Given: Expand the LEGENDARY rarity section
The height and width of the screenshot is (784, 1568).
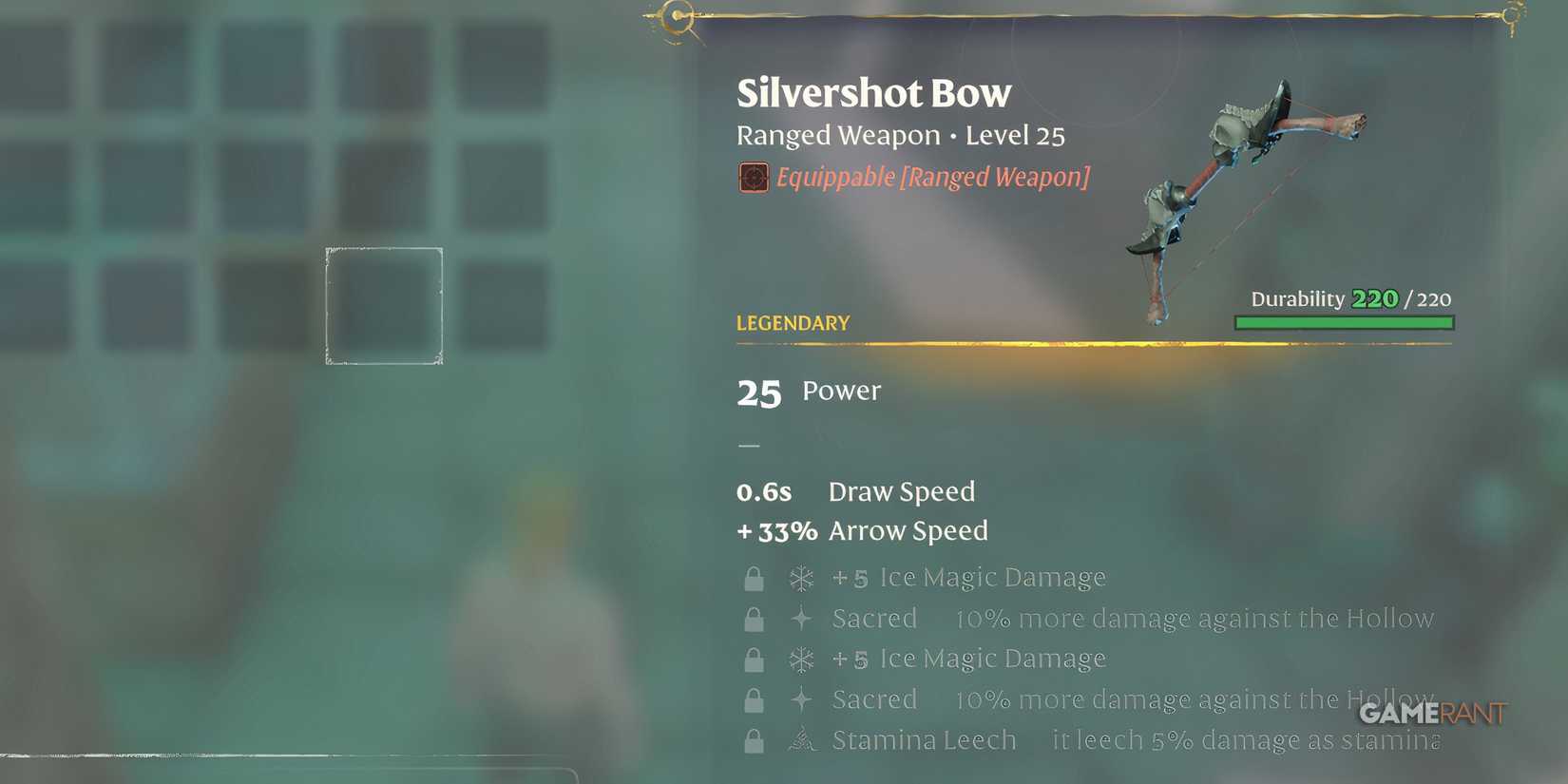Looking at the screenshot, I should (793, 323).
